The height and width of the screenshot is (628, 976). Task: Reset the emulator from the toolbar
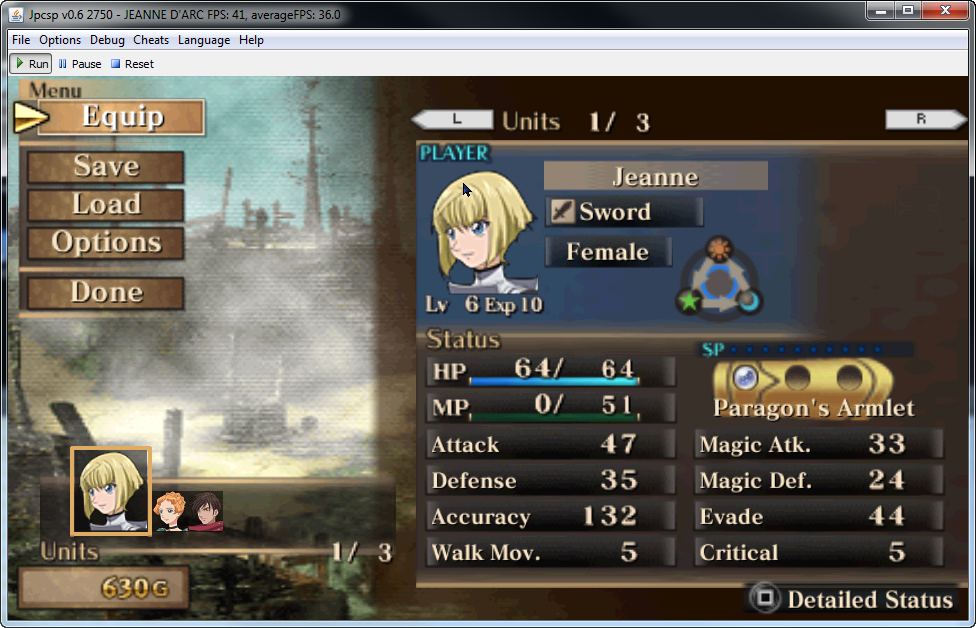click(132, 64)
